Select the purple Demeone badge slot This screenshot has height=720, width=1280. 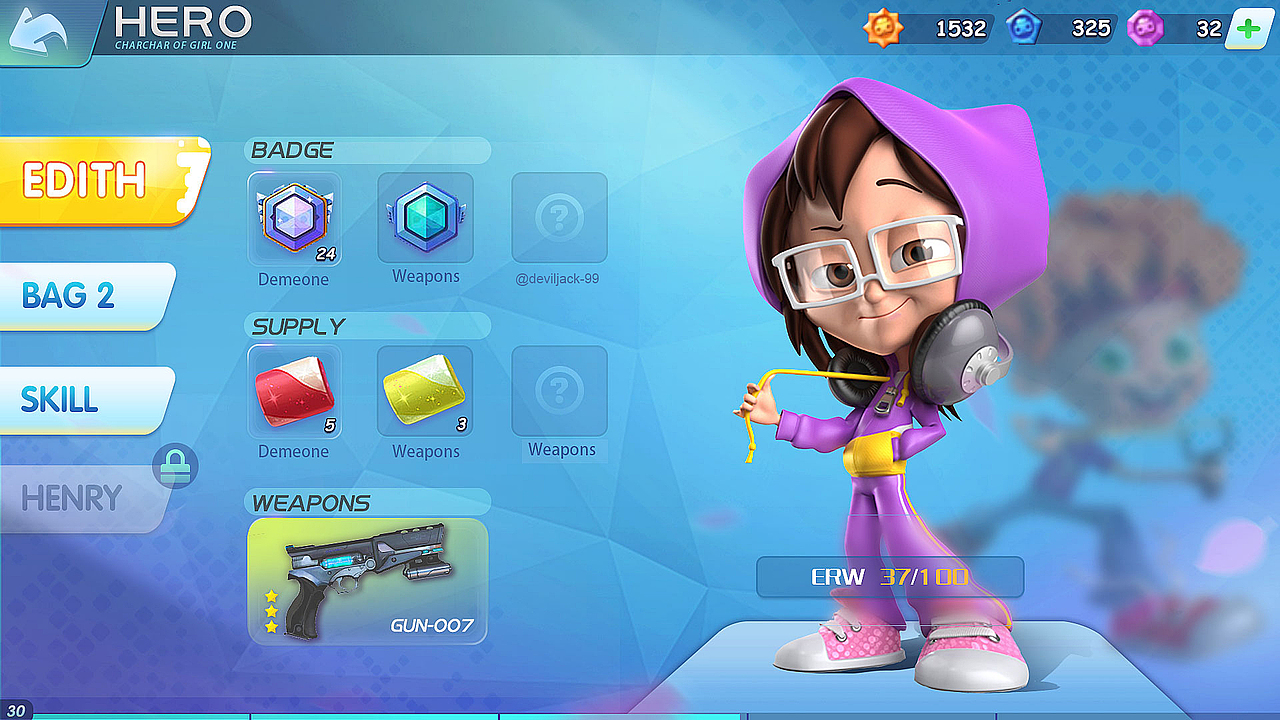tap(294, 219)
